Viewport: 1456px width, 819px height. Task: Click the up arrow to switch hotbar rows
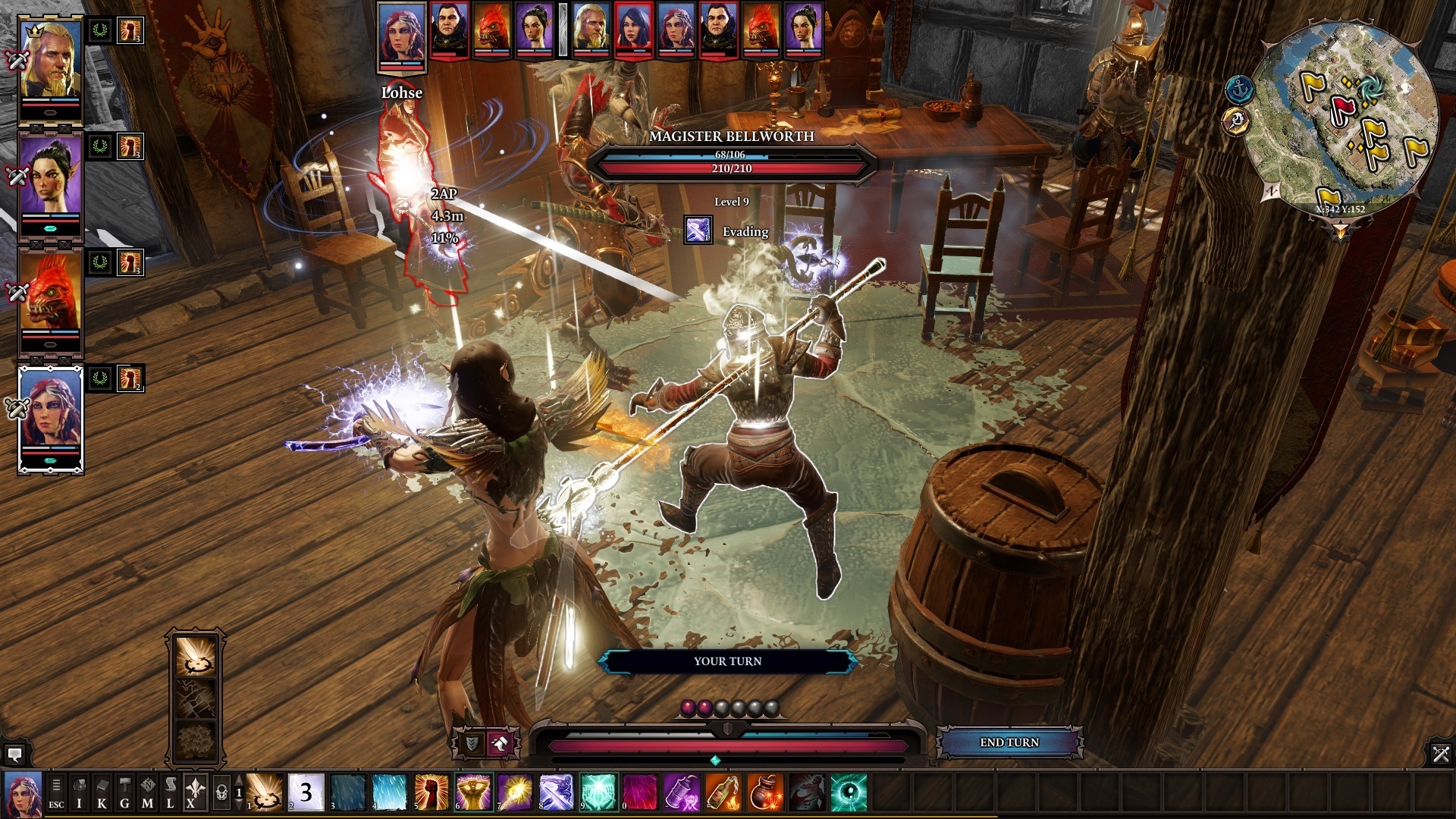pyautogui.click(x=240, y=782)
